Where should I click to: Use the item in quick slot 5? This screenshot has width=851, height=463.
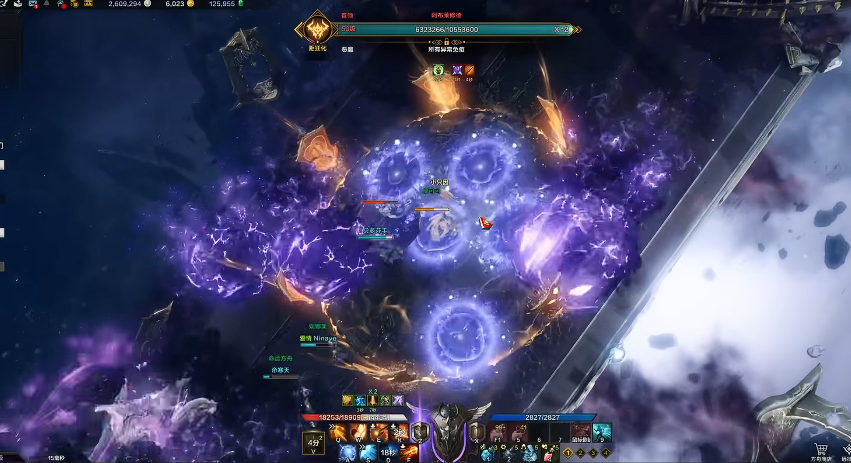pyautogui.click(x=518, y=432)
